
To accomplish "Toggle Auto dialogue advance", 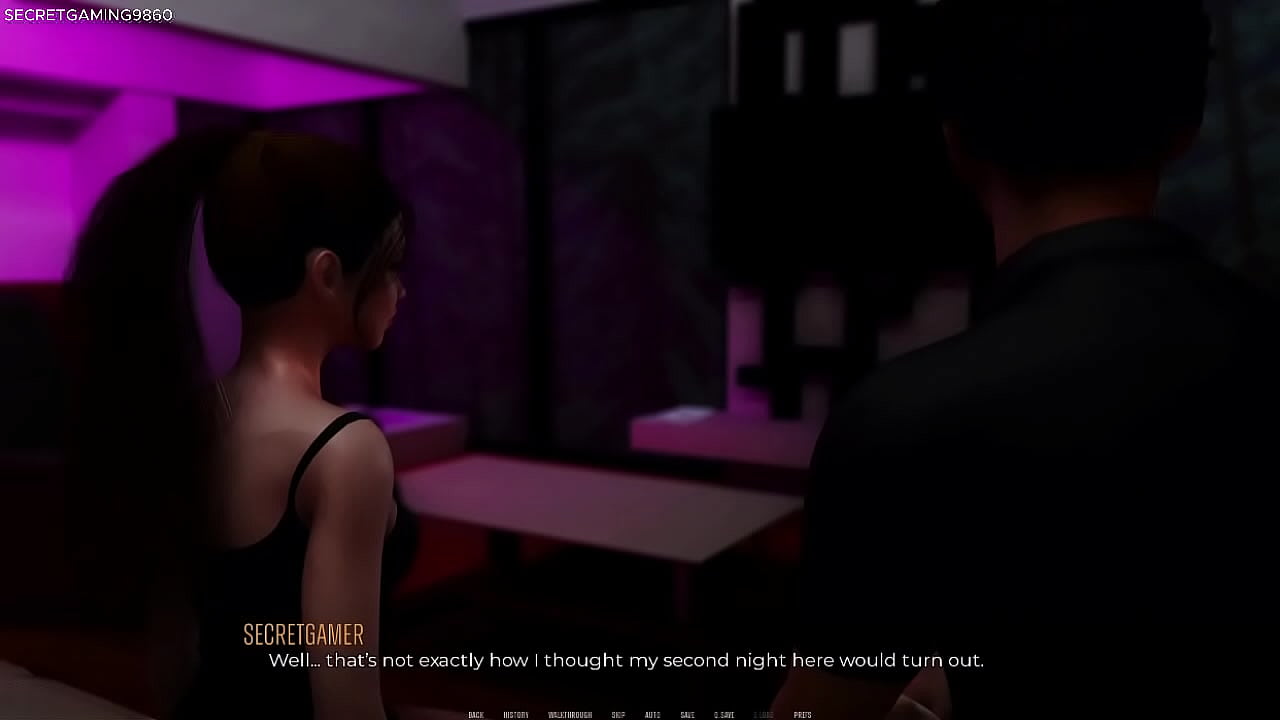I will (652, 715).
